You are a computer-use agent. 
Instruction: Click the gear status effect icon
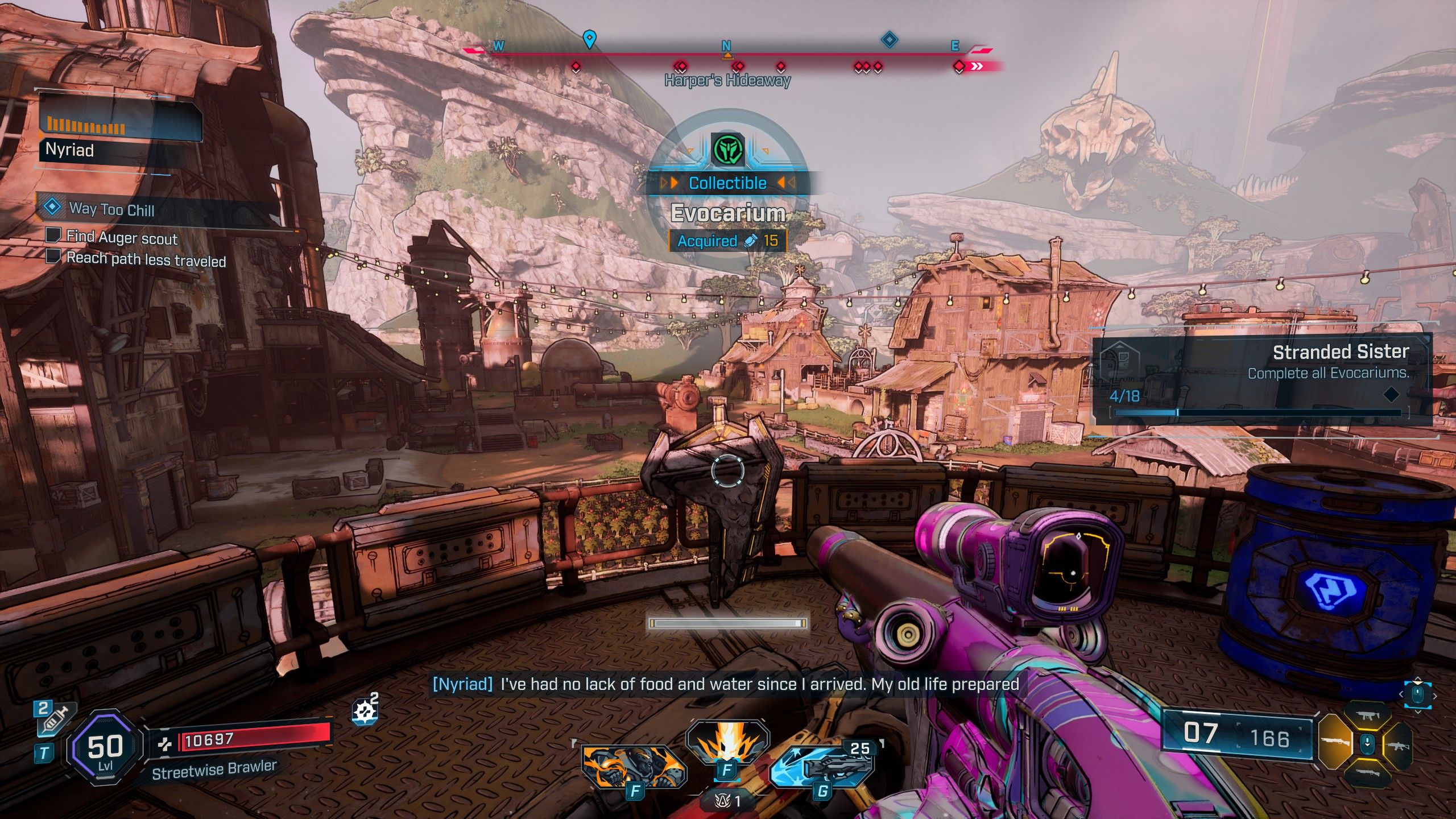[365, 712]
